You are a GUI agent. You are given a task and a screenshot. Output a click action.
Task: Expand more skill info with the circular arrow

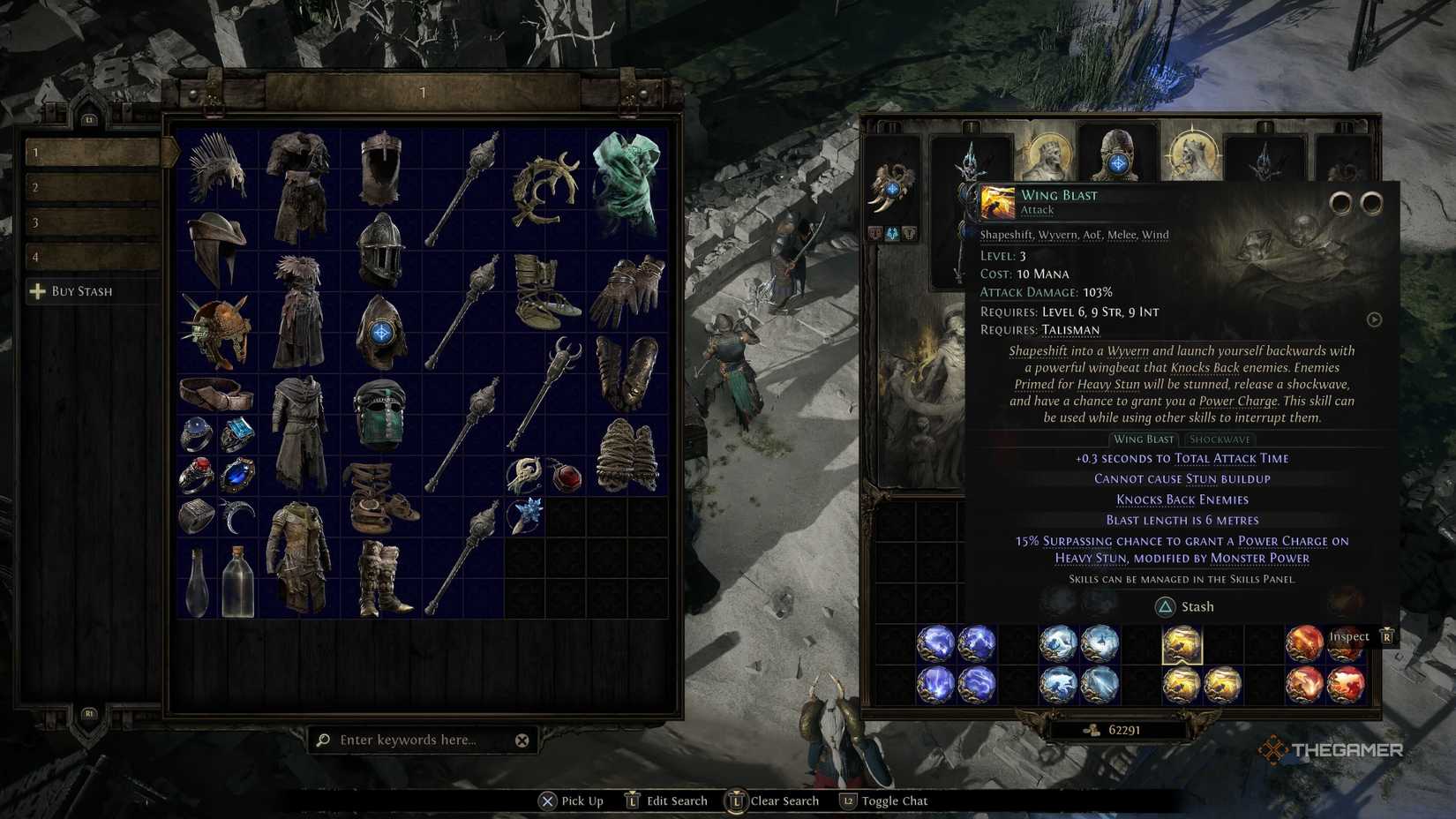click(1374, 319)
